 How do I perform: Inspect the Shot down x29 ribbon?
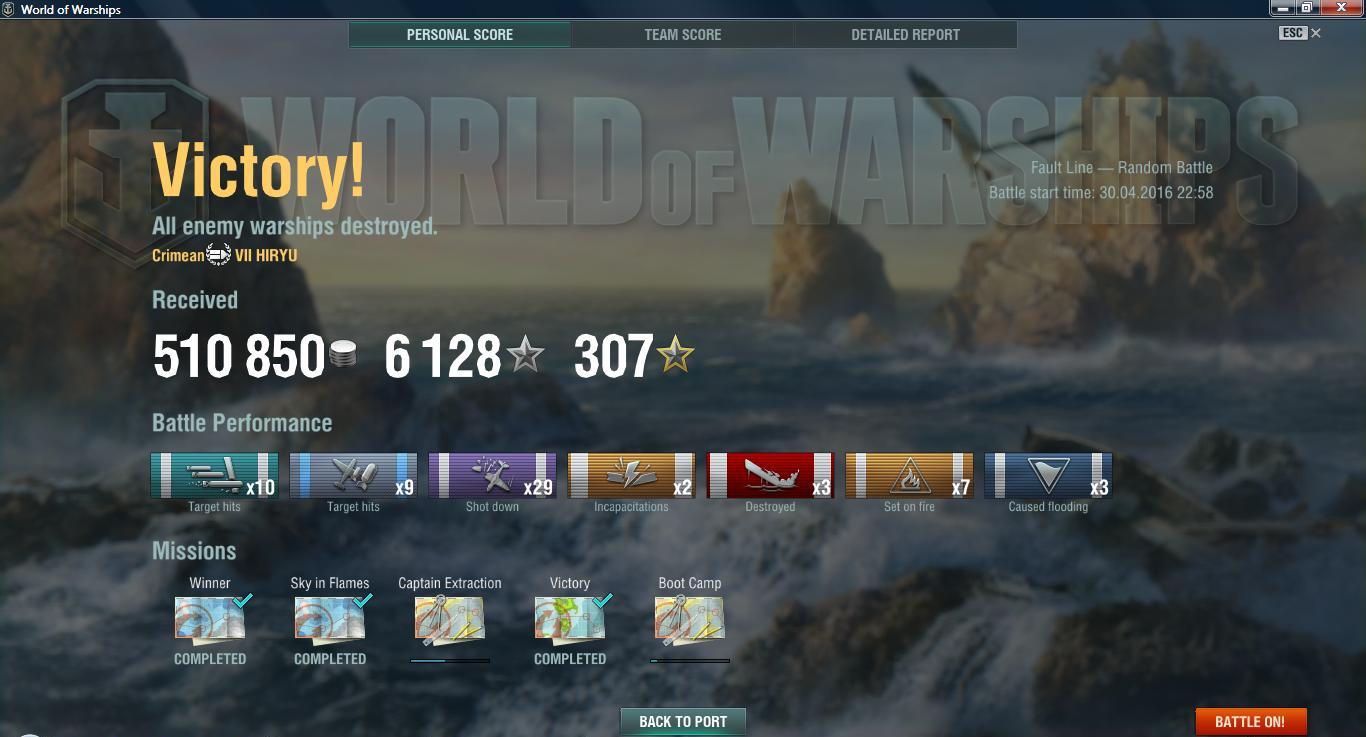(x=492, y=476)
